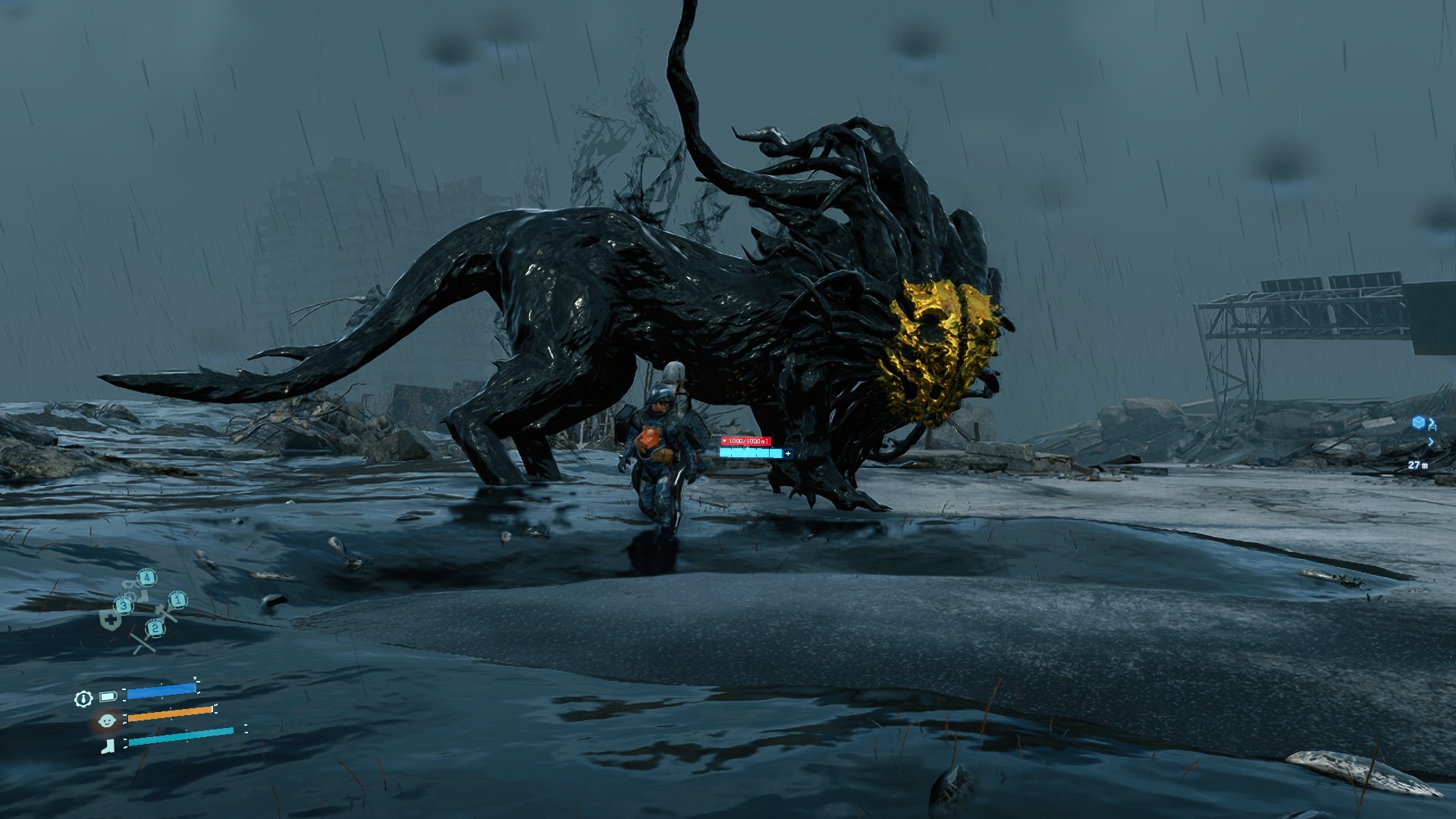Click the 1000/1000ml health counter text
This screenshot has height=819, width=1456.
(x=748, y=441)
